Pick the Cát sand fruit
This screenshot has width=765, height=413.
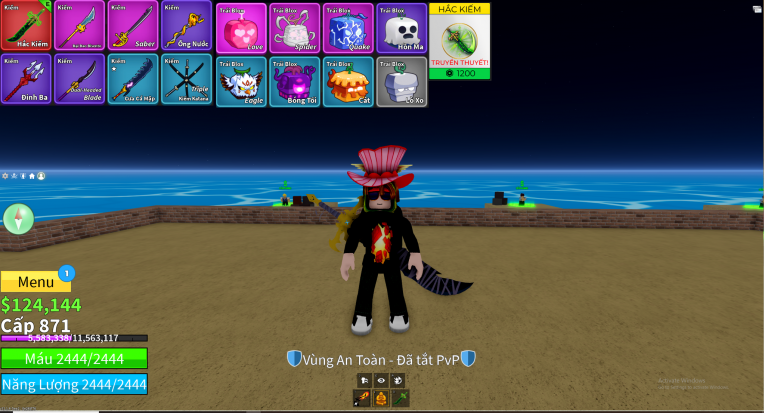point(348,81)
